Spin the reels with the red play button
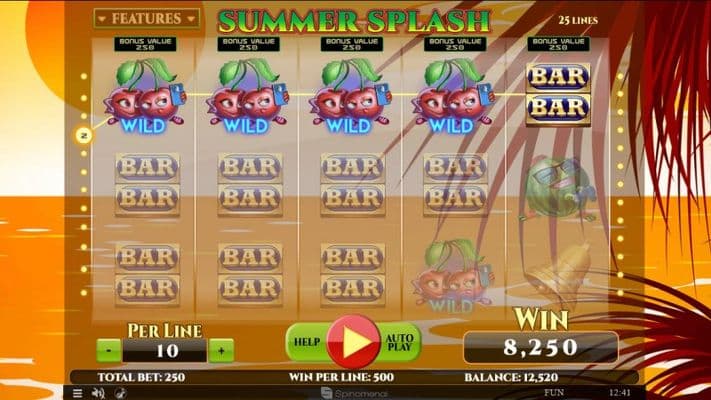The width and height of the screenshot is (711, 400). (x=353, y=343)
